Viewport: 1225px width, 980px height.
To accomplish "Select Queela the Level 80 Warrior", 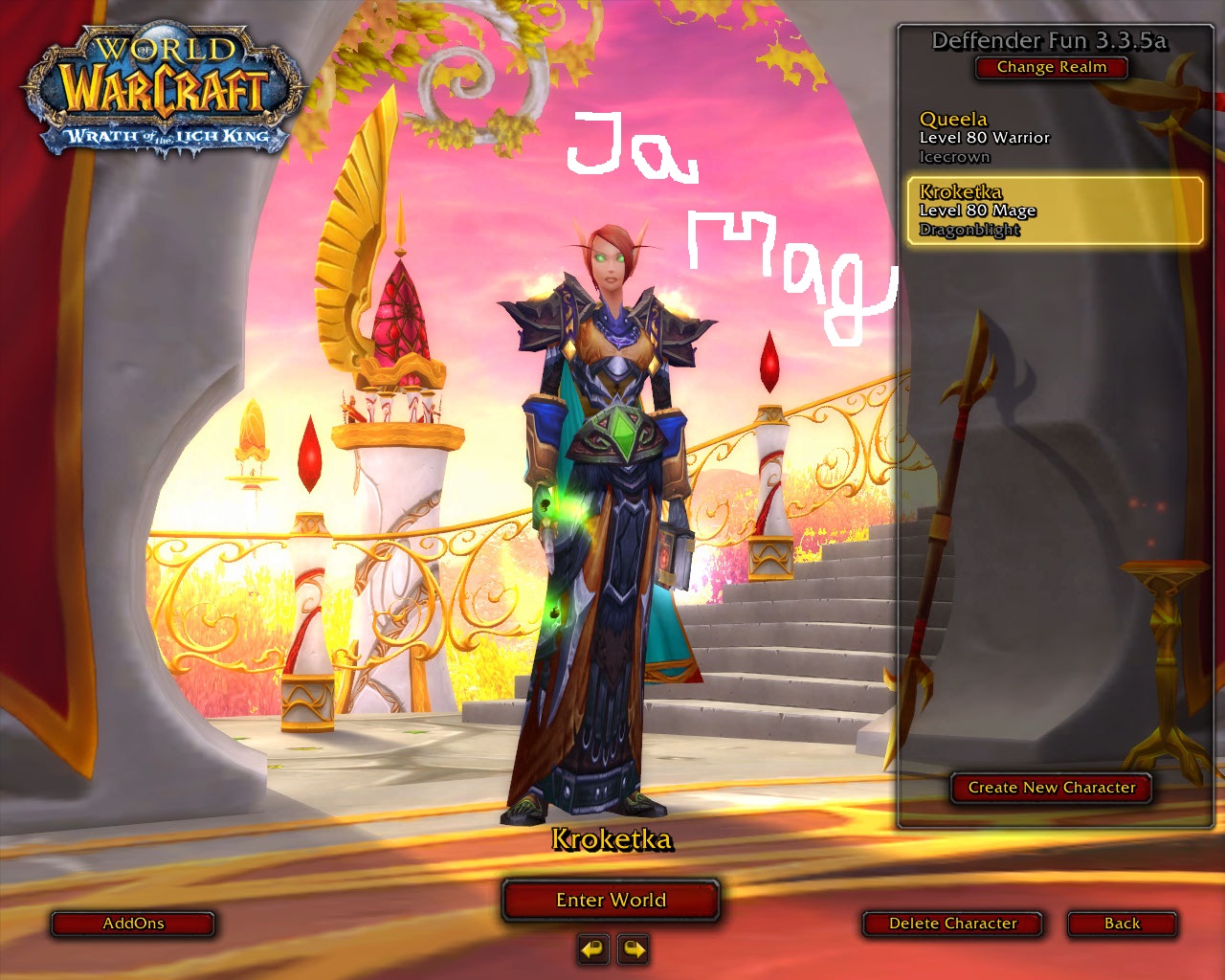I will coord(1053,137).
